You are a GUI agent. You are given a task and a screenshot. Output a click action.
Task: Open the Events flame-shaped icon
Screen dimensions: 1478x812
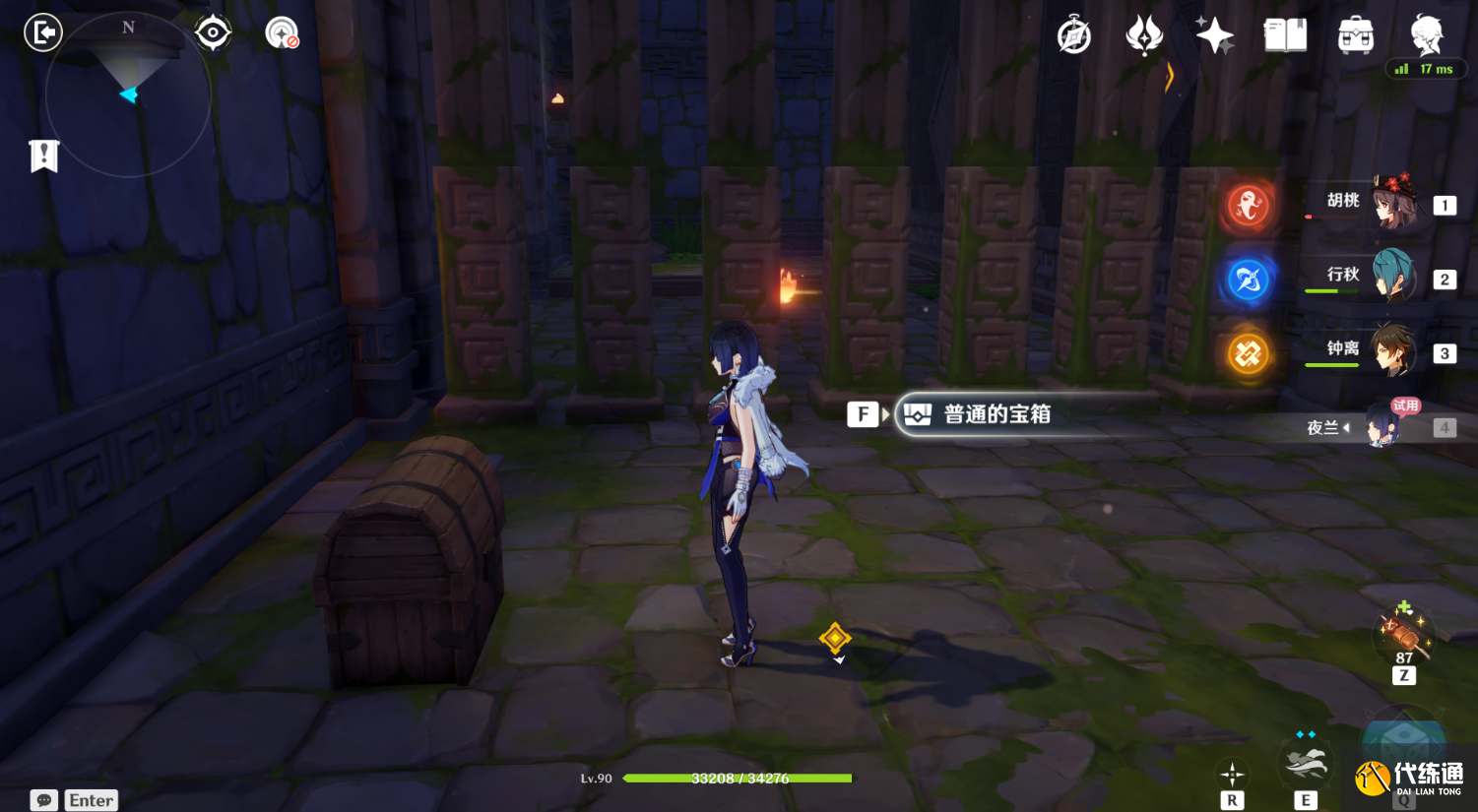pos(1144,36)
